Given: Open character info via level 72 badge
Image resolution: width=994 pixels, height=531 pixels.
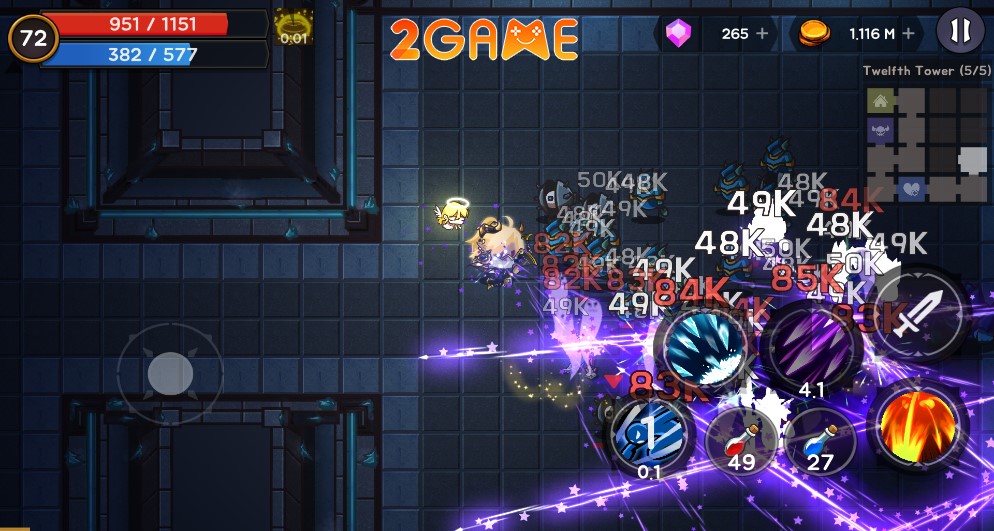Looking at the screenshot, I should [x=33, y=38].
